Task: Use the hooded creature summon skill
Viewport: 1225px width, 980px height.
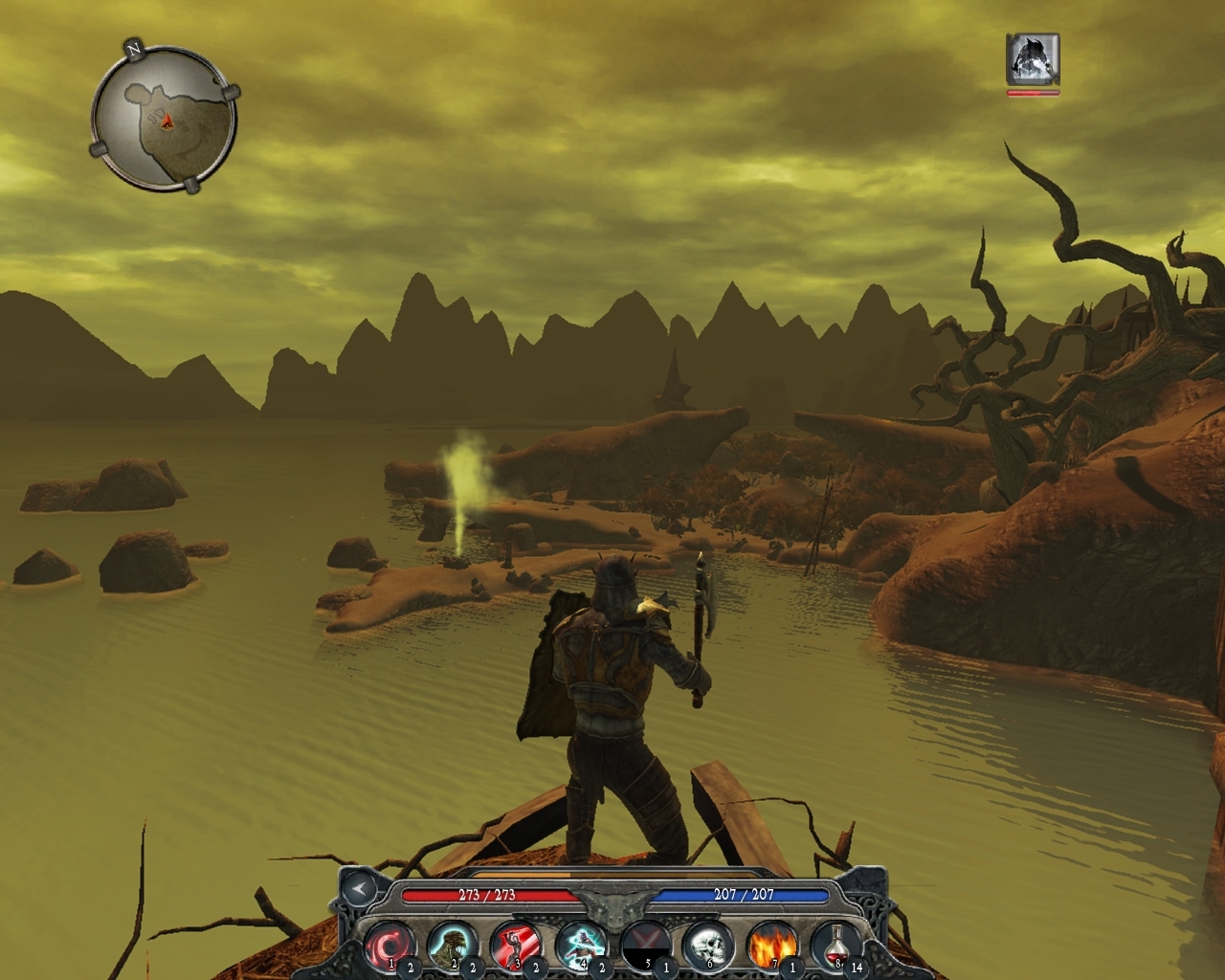Action: (x=452, y=944)
